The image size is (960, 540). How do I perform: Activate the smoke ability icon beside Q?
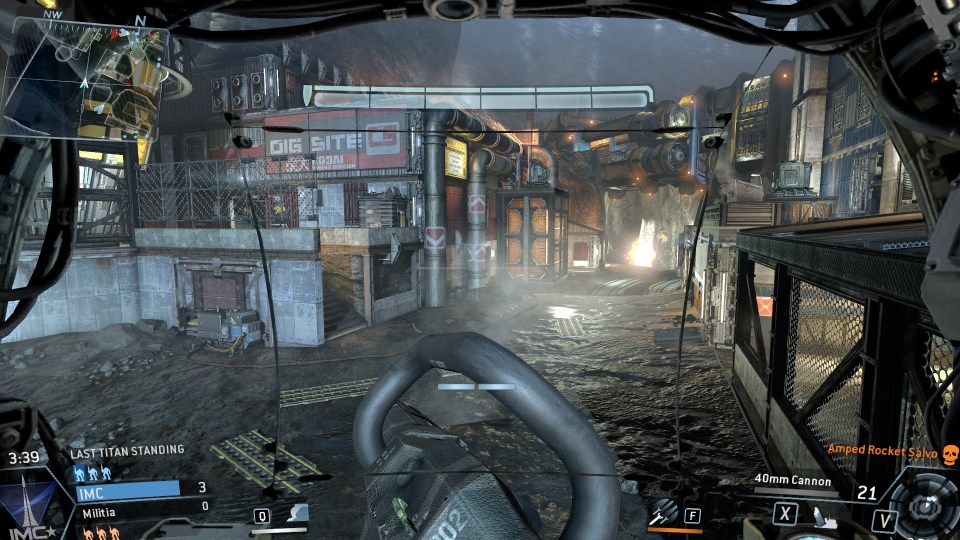click(296, 514)
